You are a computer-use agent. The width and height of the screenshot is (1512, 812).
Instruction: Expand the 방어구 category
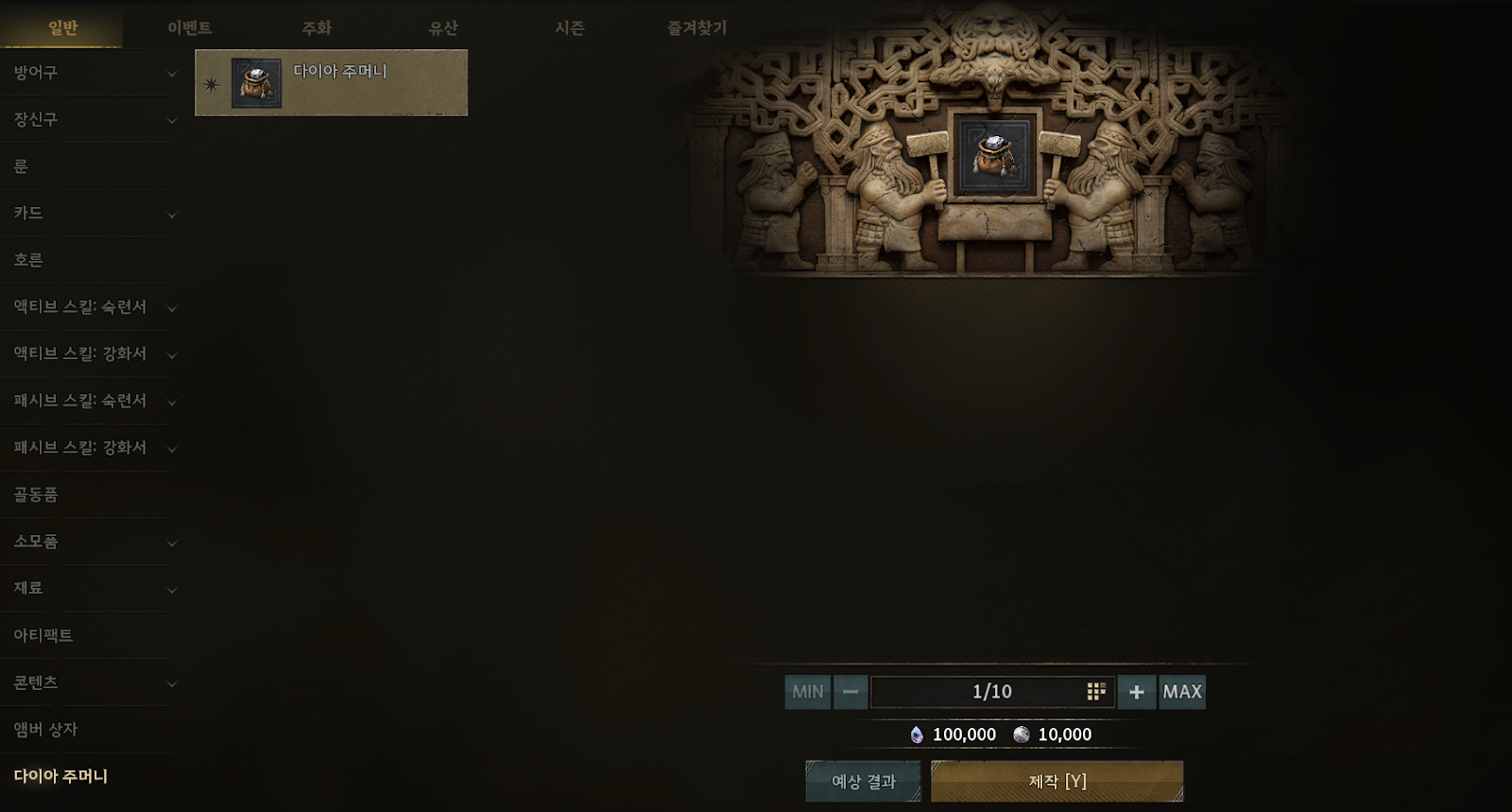[x=90, y=73]
